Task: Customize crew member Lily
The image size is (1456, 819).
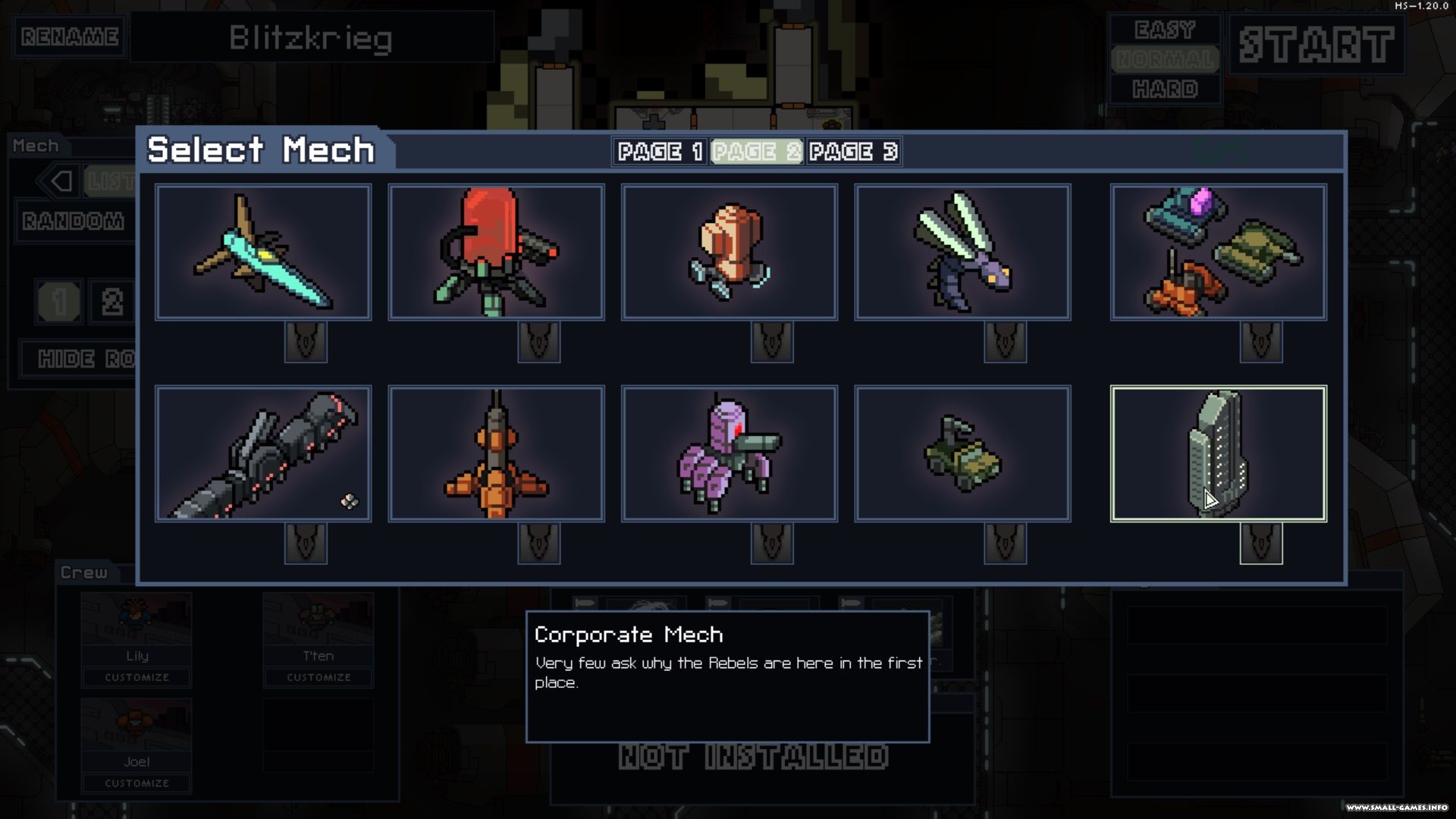Action: click(136, 677)
